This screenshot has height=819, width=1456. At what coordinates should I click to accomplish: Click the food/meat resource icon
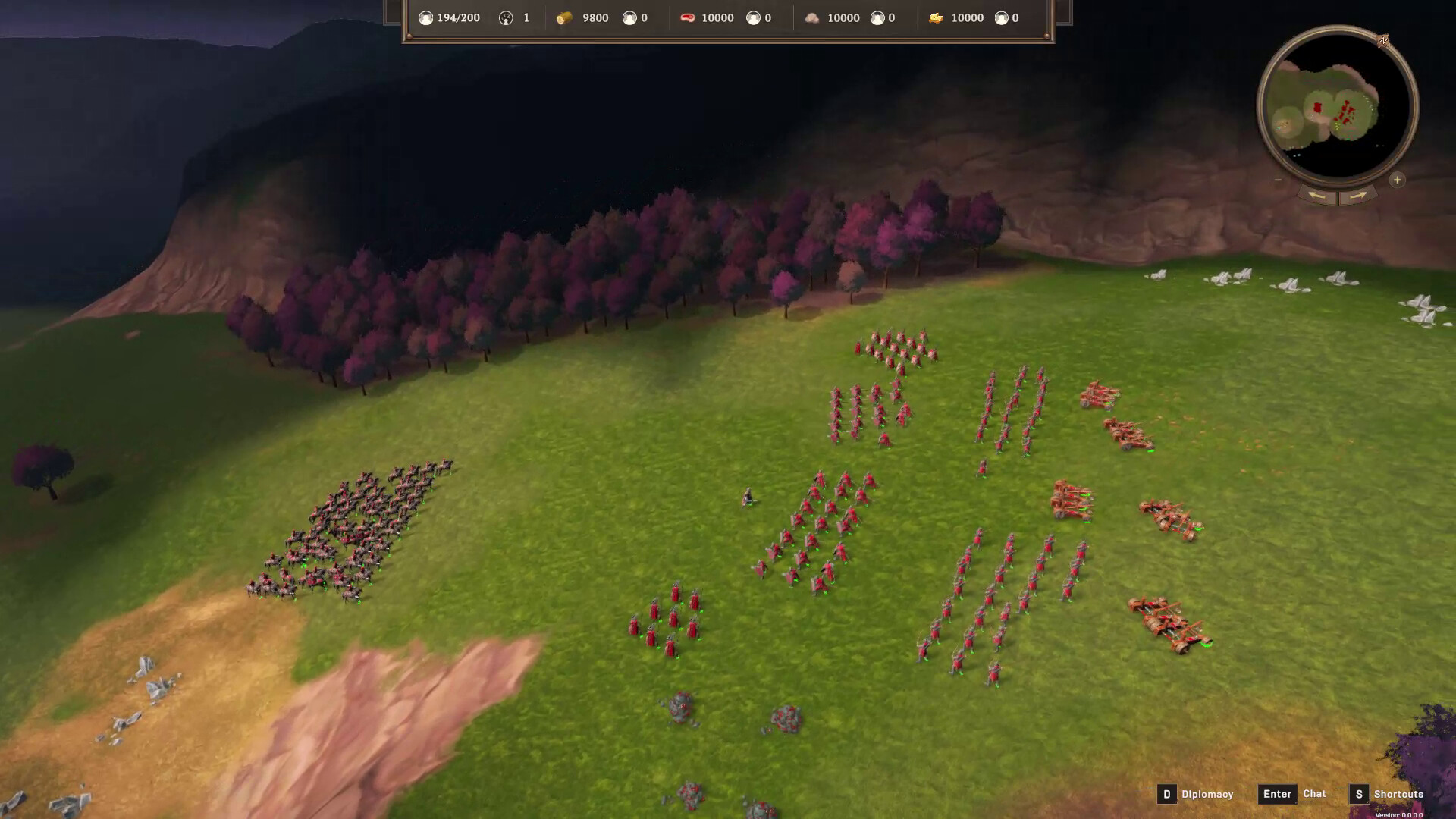(x=689, y=17)
